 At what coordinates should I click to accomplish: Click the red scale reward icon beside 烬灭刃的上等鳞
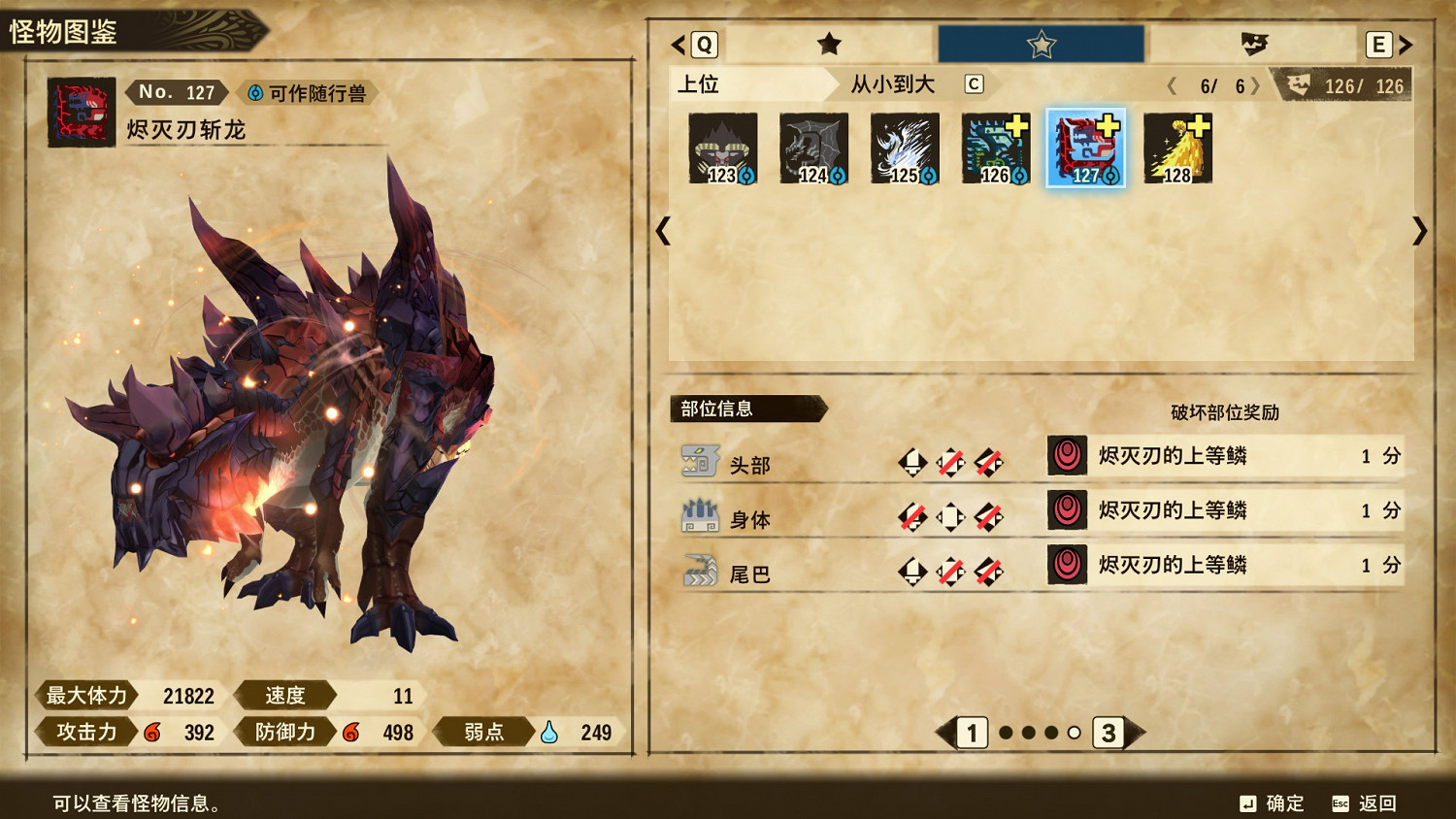point(1066,456)
